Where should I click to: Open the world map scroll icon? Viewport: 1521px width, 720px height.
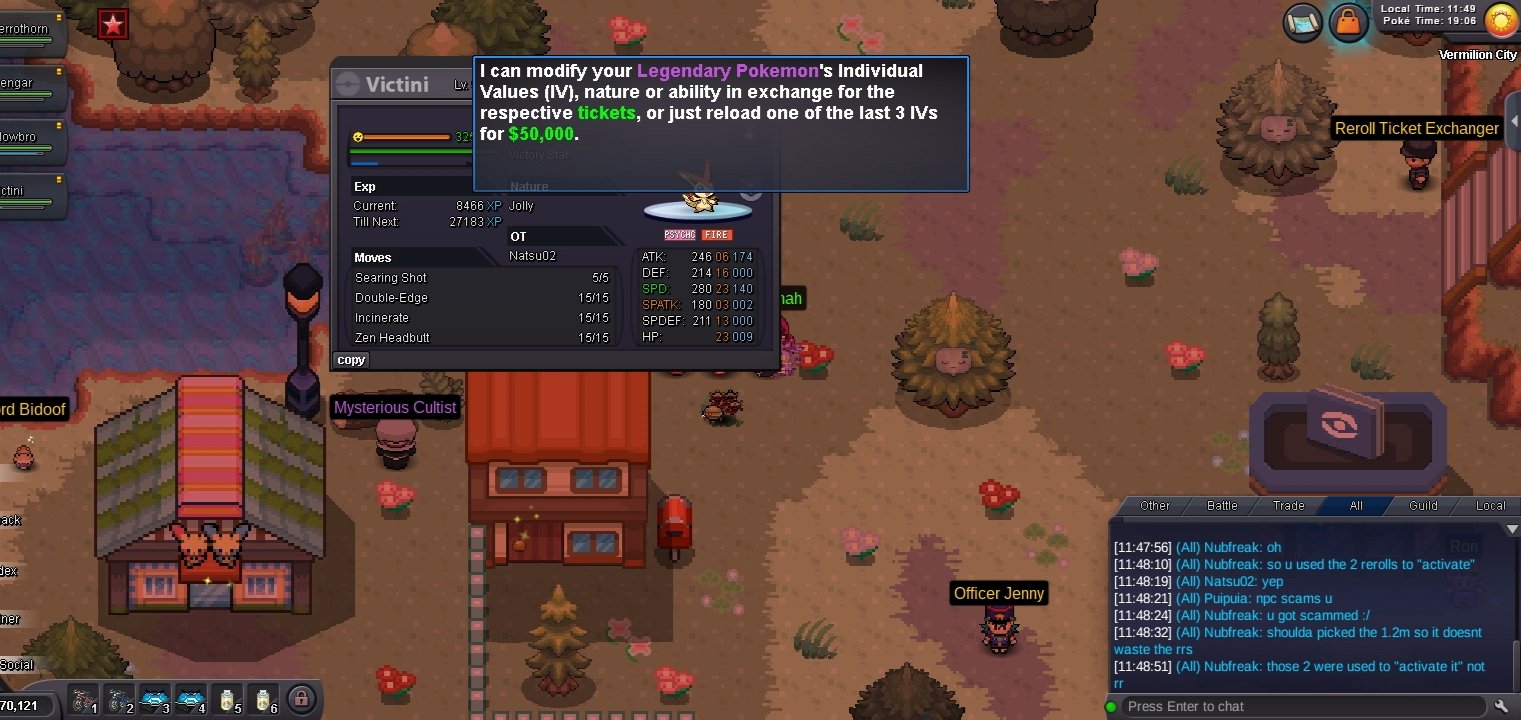(1302, 19)
